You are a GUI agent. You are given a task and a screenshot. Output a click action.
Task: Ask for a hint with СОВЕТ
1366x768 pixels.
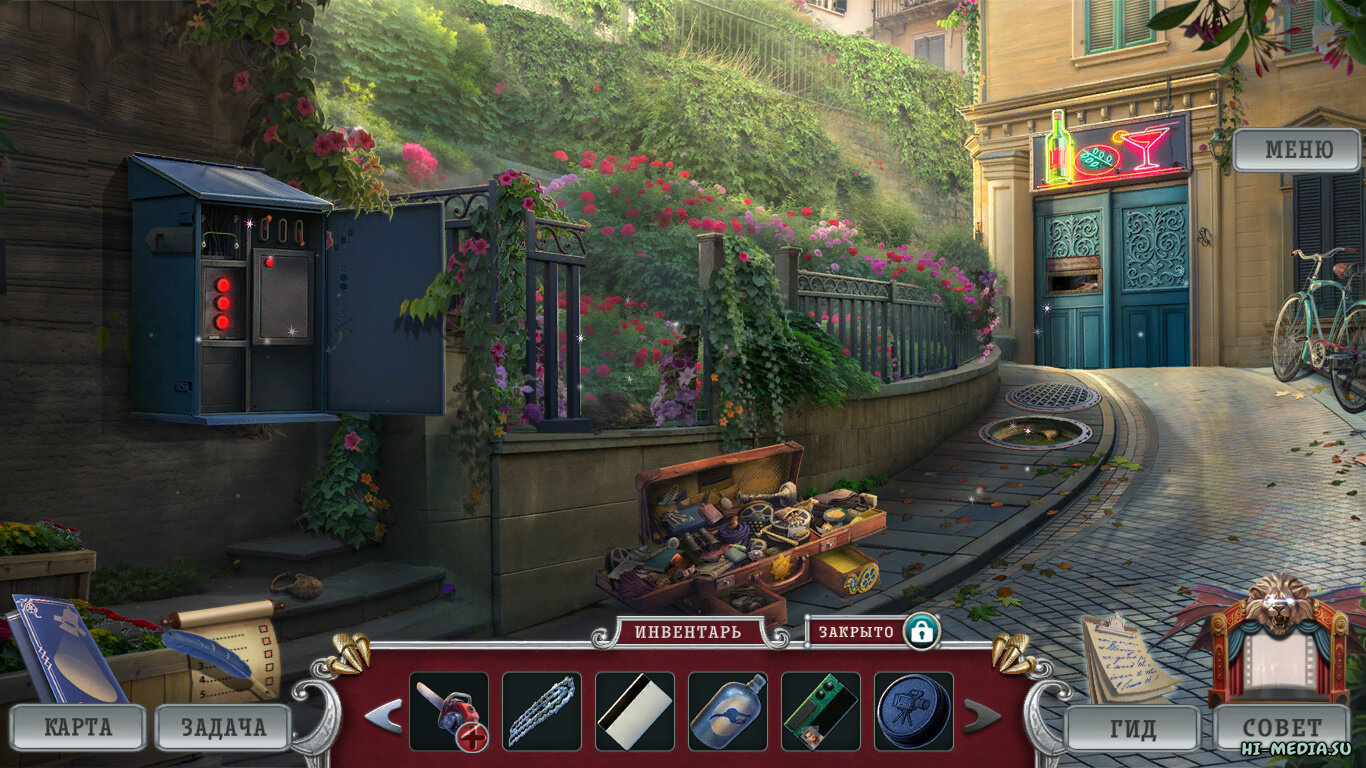[x=1281, y=728]
